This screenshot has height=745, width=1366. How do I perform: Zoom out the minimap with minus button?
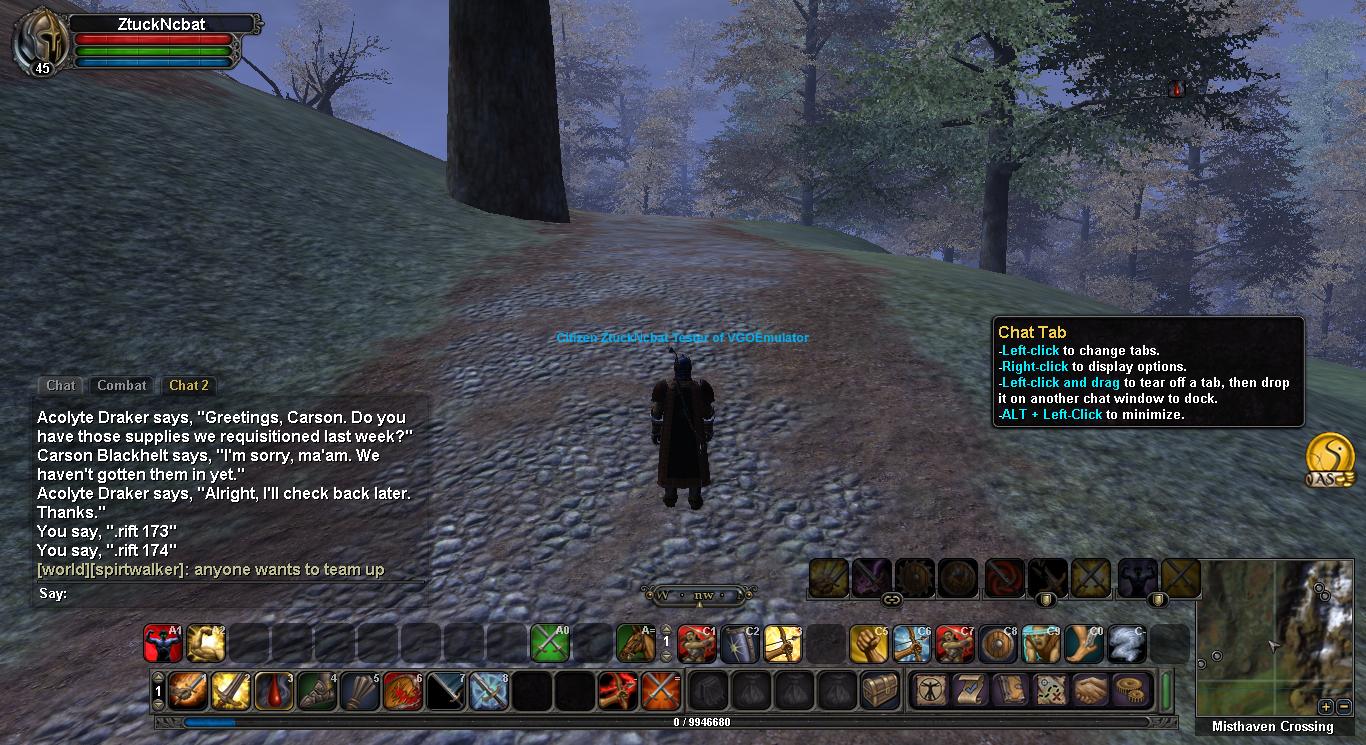point(1342,706)
